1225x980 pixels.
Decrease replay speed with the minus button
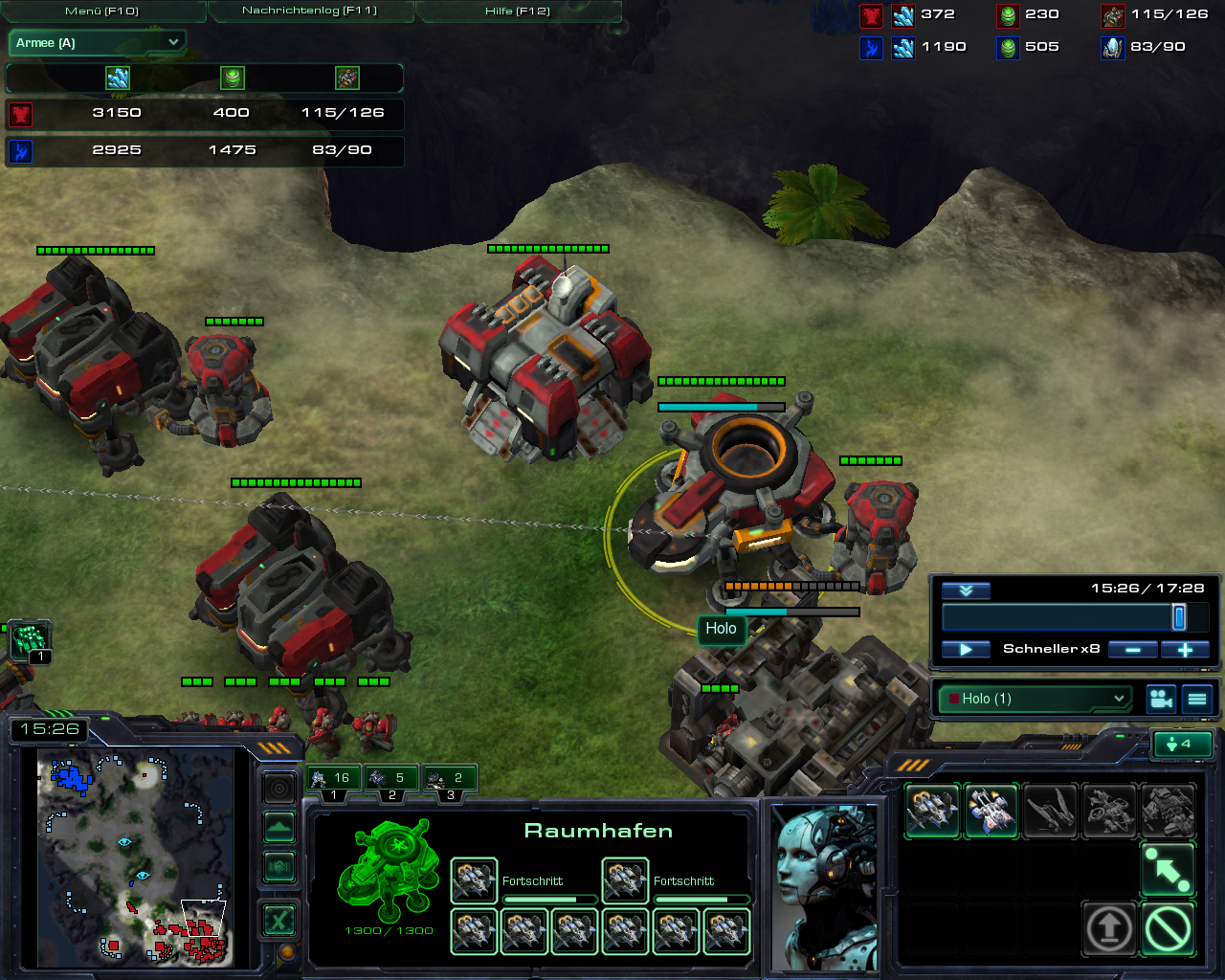(1133, 650)
